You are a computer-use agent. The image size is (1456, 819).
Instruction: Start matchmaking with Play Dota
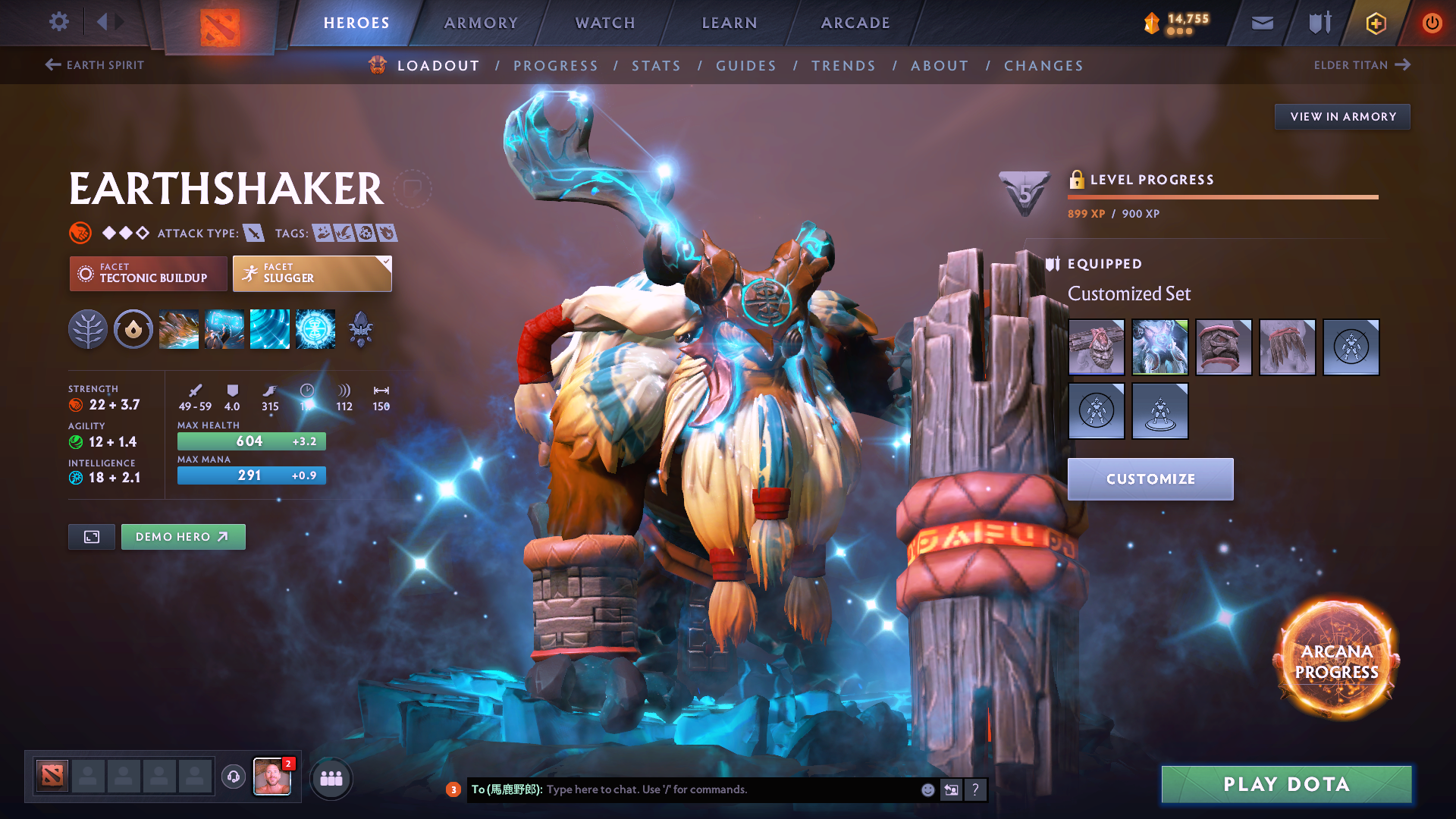click(1286, 784)
